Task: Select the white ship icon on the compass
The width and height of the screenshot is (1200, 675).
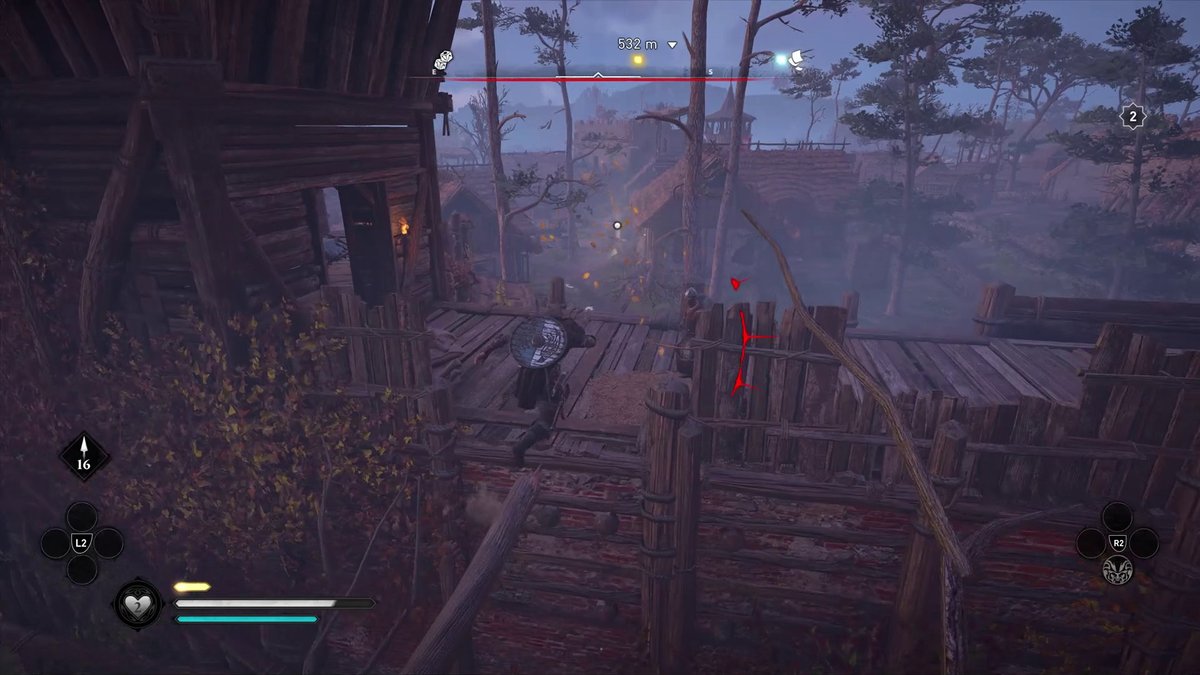Action: click(x=799, y=60)
